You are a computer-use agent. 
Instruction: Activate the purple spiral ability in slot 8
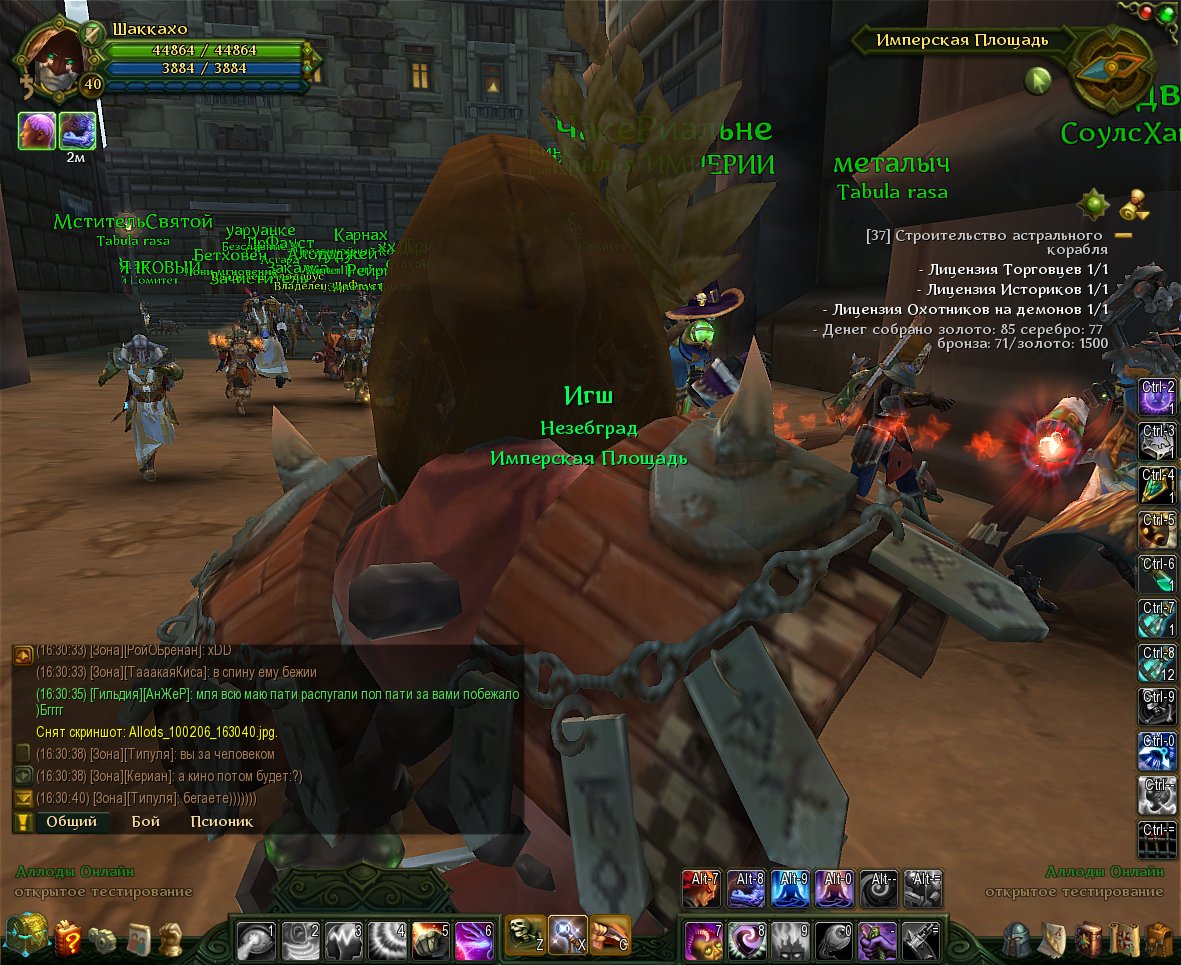point(746,940)
